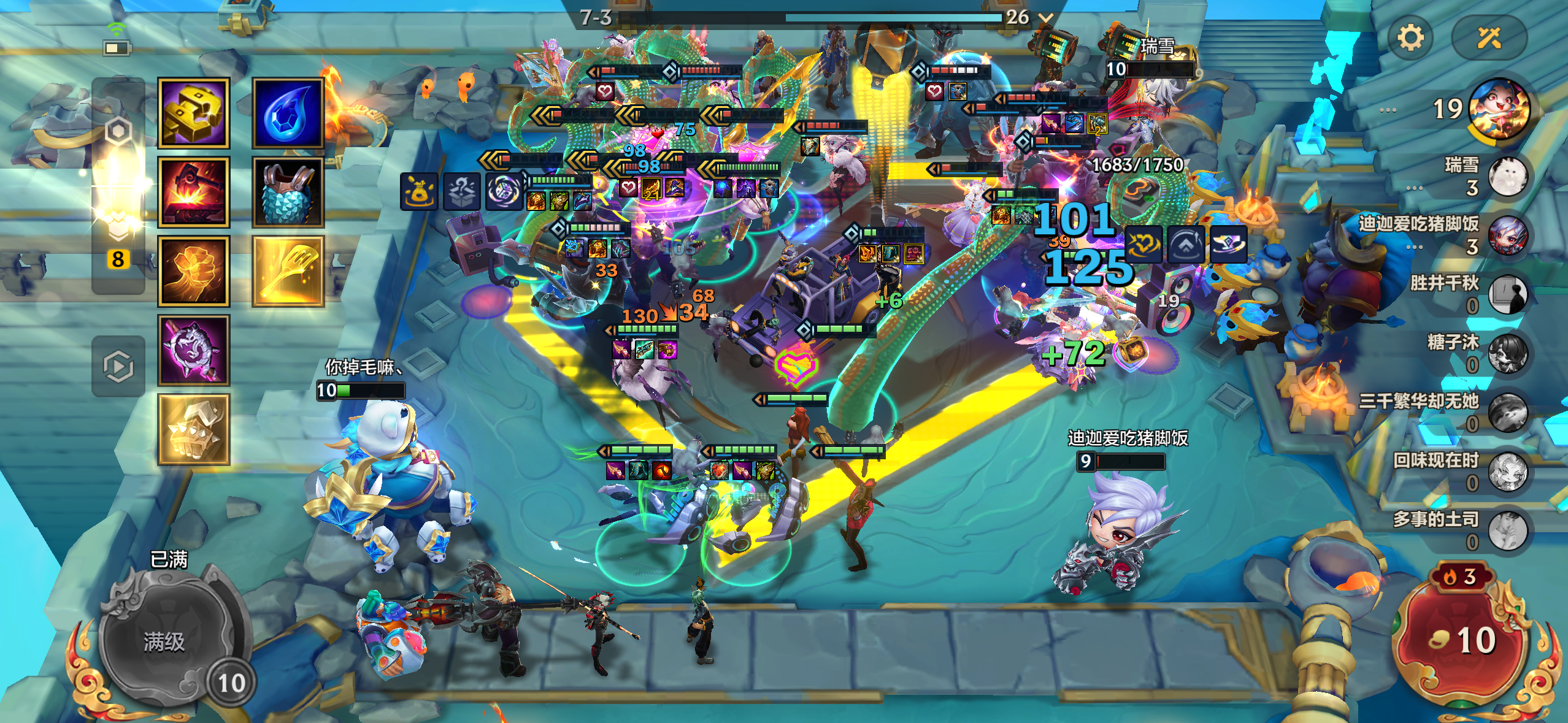Open the hexagon traits panel
The height and width of the screenshot is (723, 1568).
[118, 131]
